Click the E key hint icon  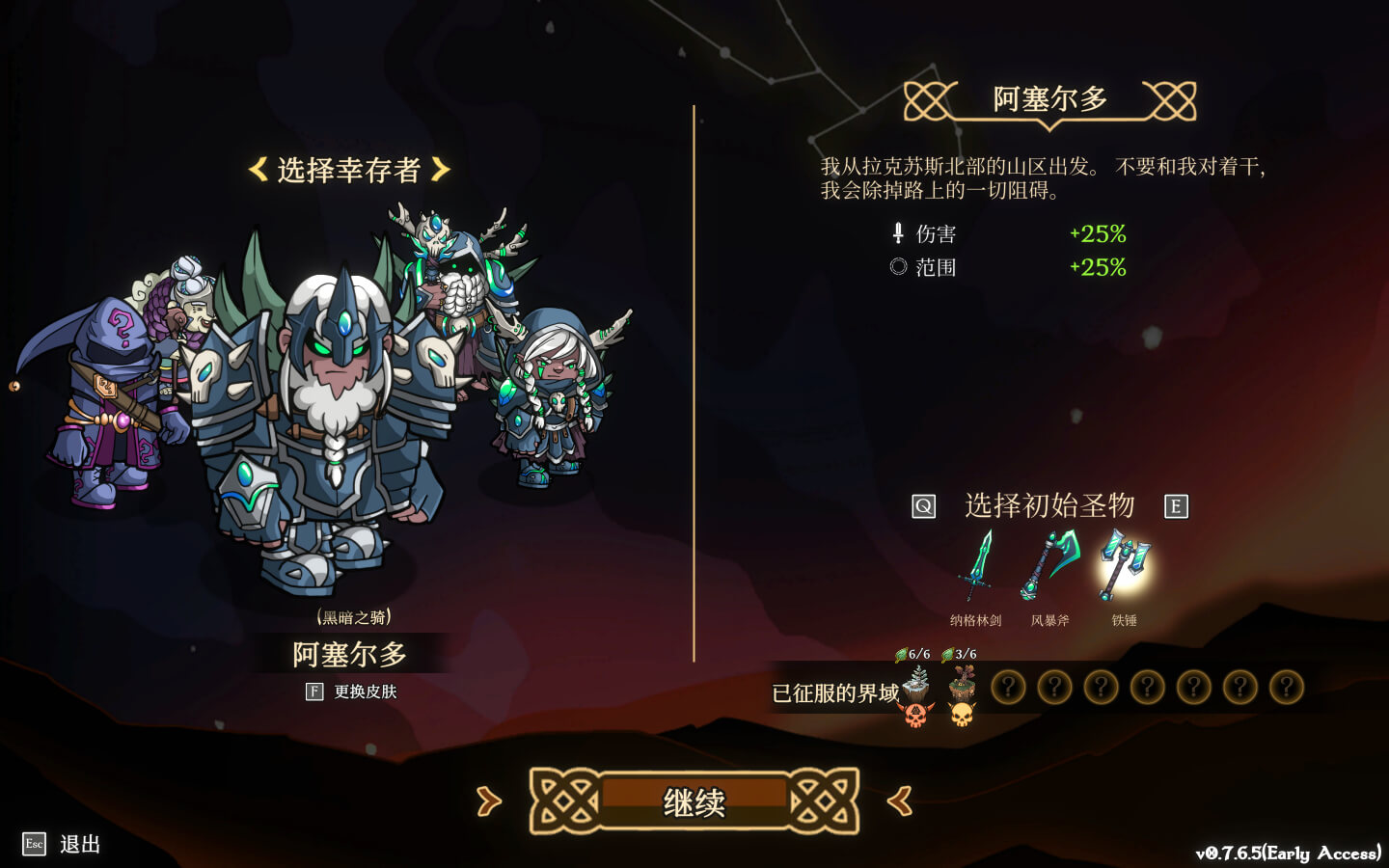[1177, 504]
